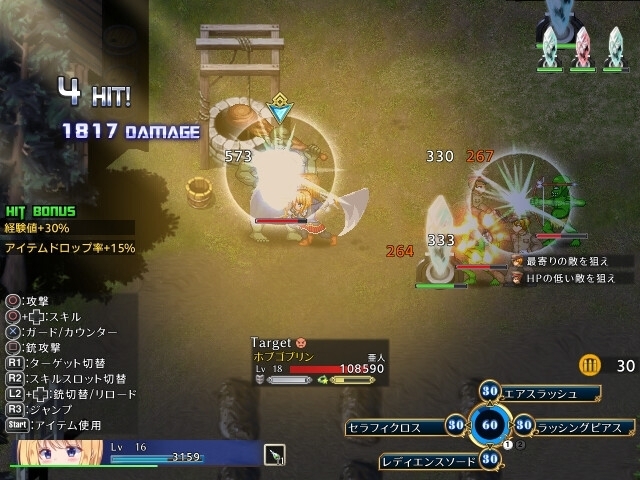Select the ally order HPの低い敵を狙え
The width and height of the screenshot is (640, 480).
[x=566, y=277]
